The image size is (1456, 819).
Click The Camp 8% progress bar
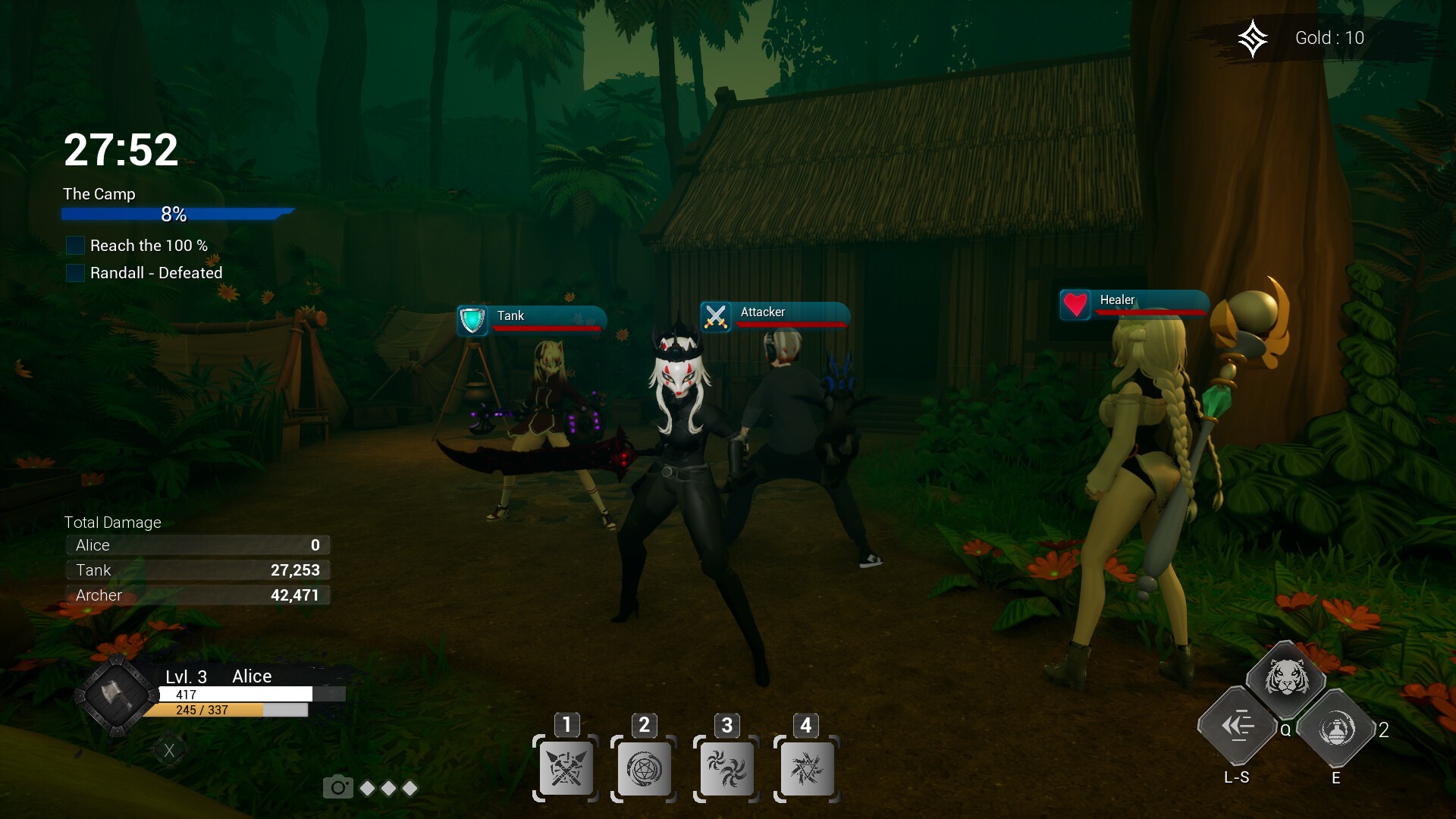174,213
